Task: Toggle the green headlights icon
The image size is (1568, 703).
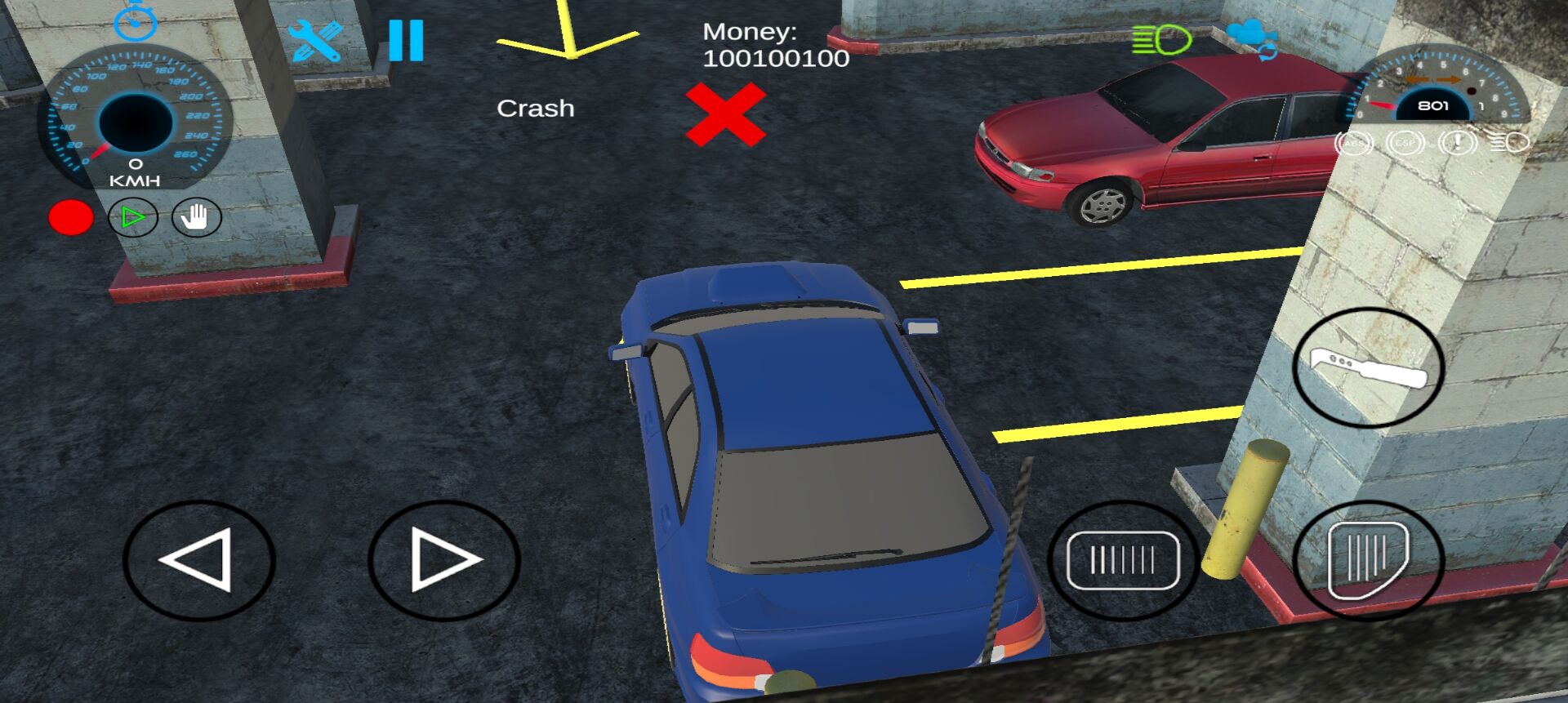Action: click(1161, 39)
